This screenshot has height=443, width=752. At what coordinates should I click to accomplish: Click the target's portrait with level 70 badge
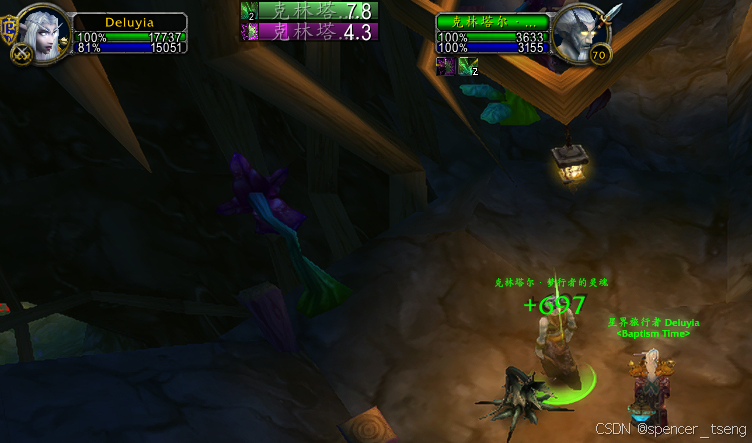[581, 35]
